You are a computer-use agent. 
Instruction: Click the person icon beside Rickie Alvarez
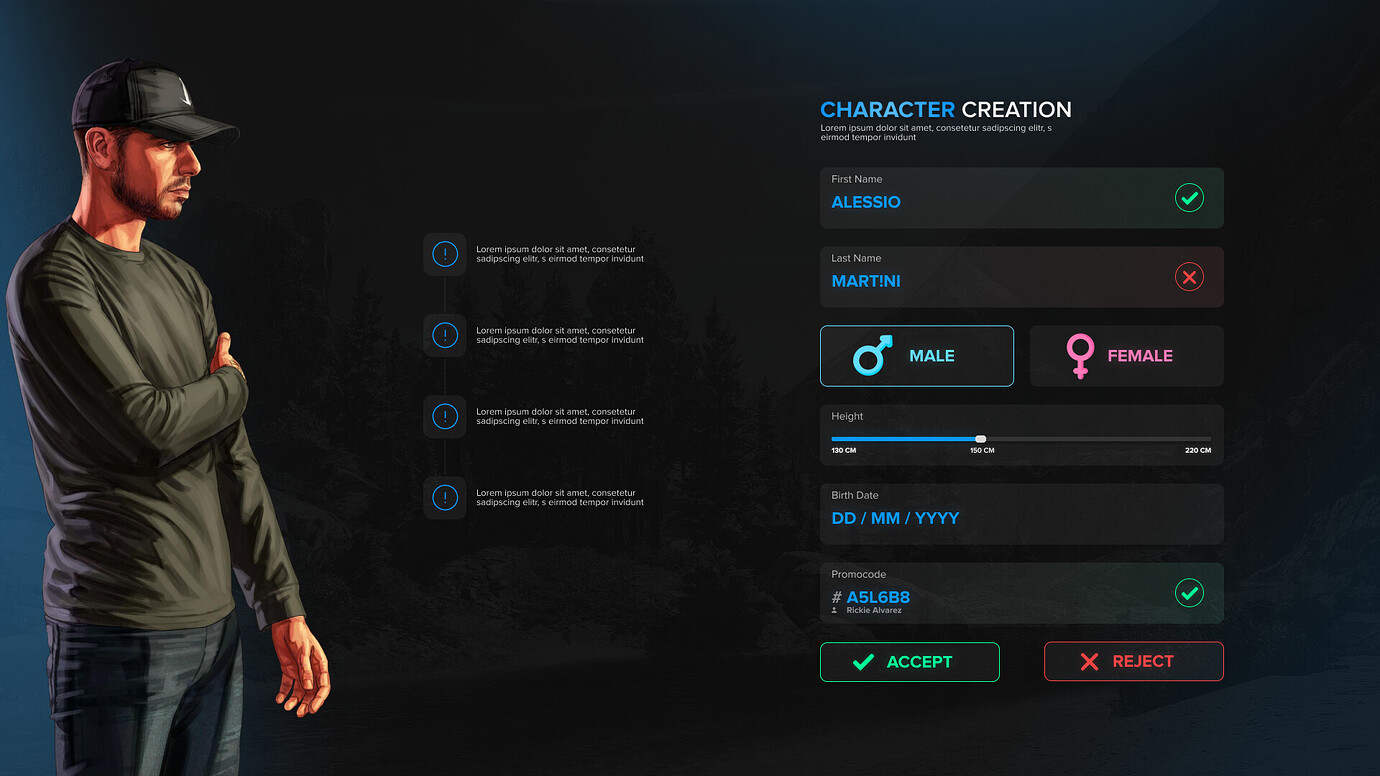click(834, 610)
